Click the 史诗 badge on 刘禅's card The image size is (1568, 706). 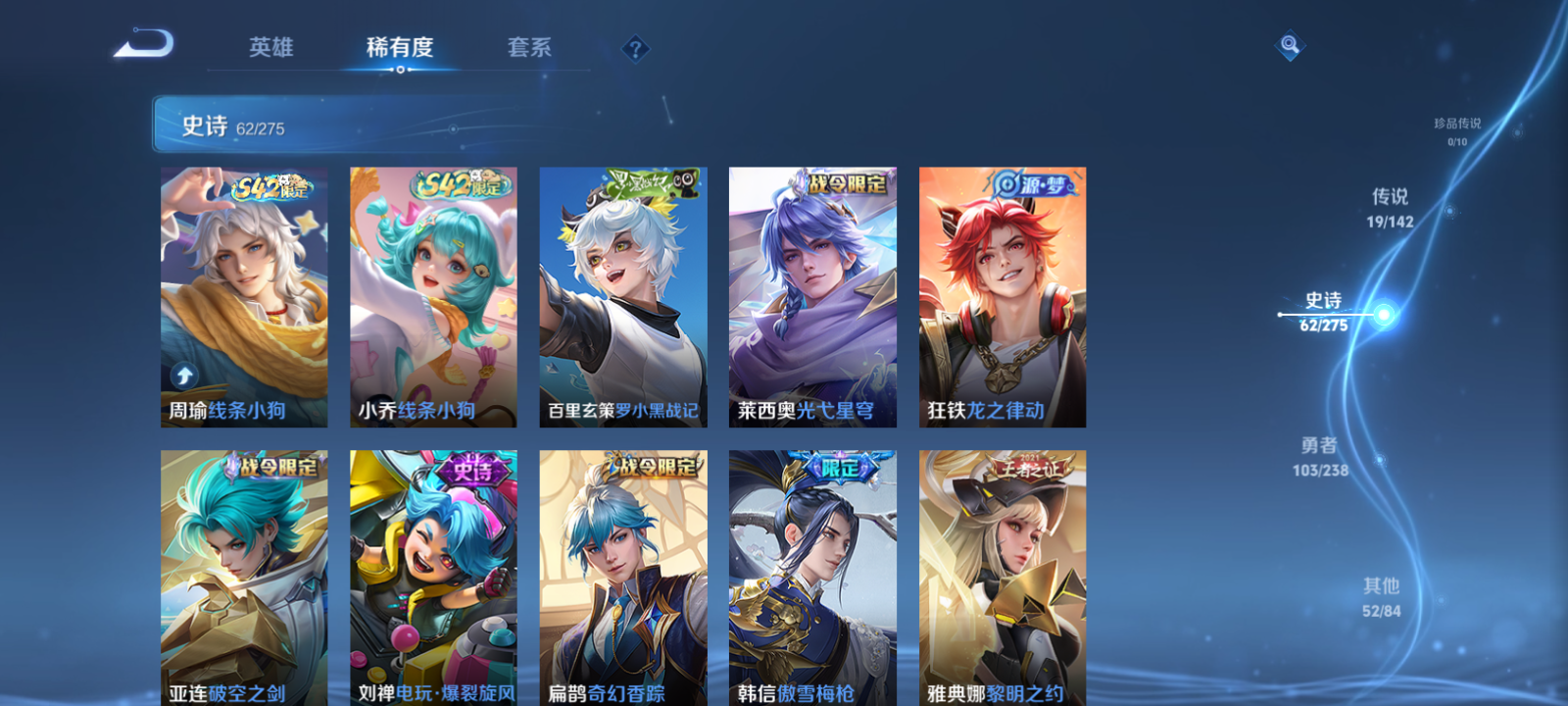coord(472,468)
